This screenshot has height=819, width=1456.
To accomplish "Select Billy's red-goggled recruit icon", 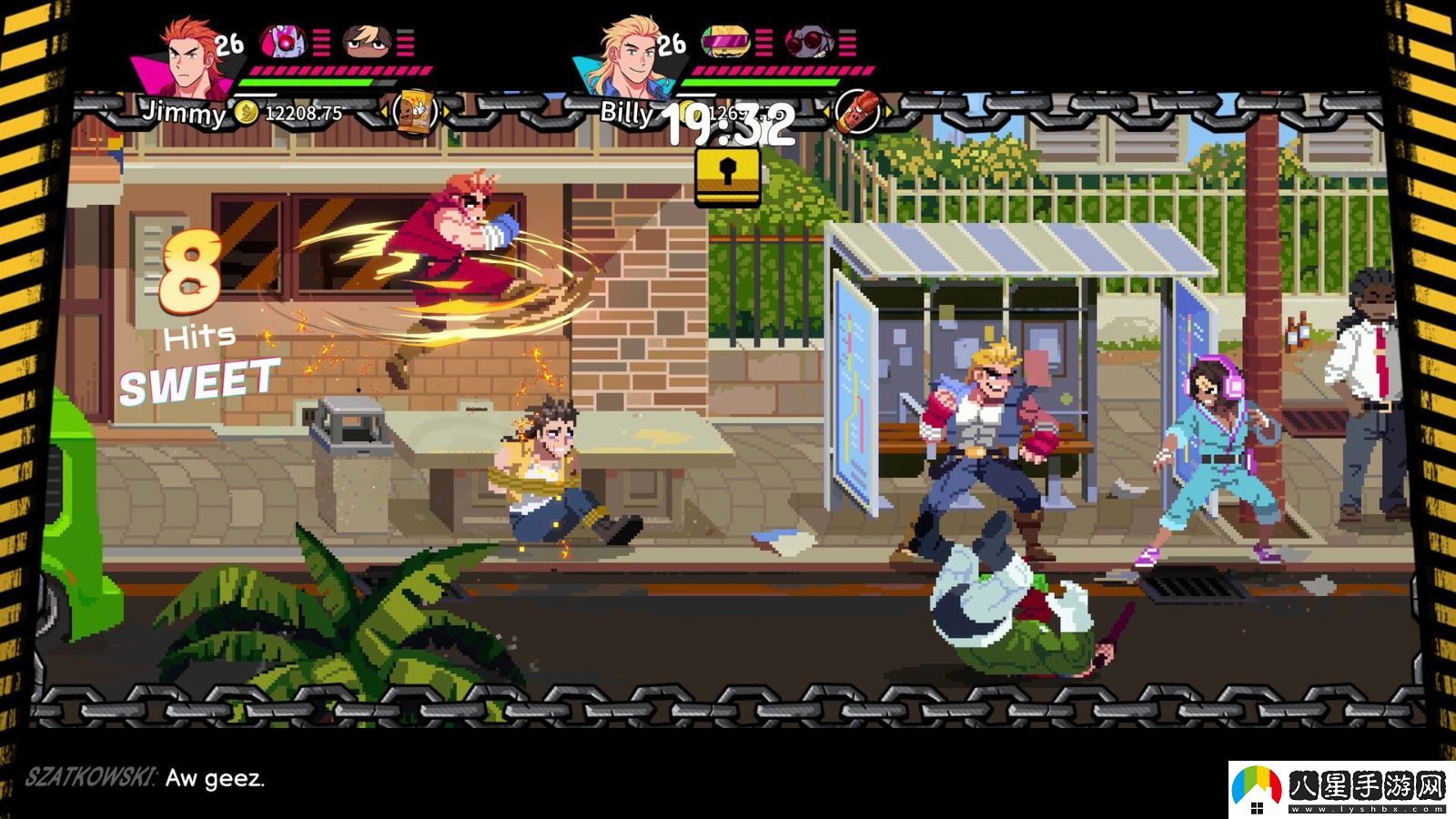I will (807, 42).
